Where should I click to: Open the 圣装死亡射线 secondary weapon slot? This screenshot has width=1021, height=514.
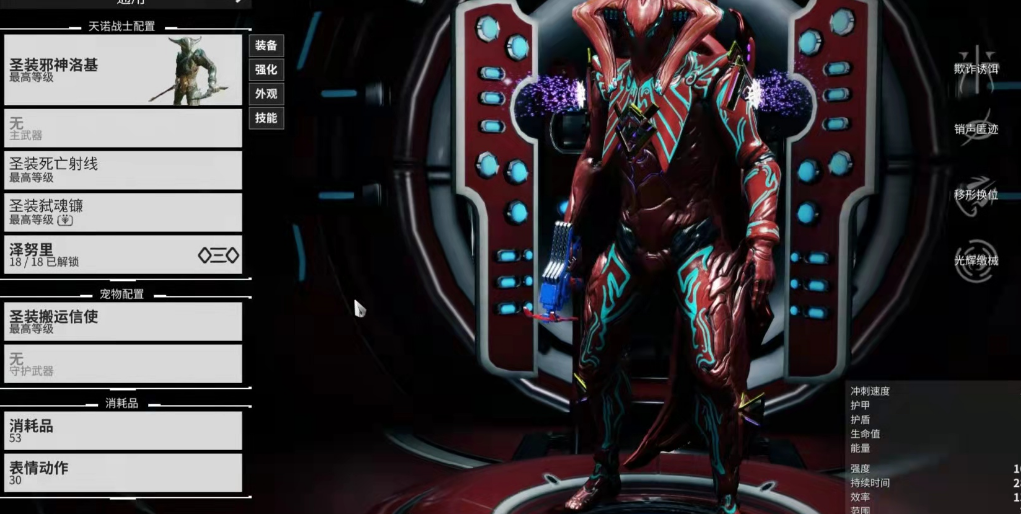123,170
